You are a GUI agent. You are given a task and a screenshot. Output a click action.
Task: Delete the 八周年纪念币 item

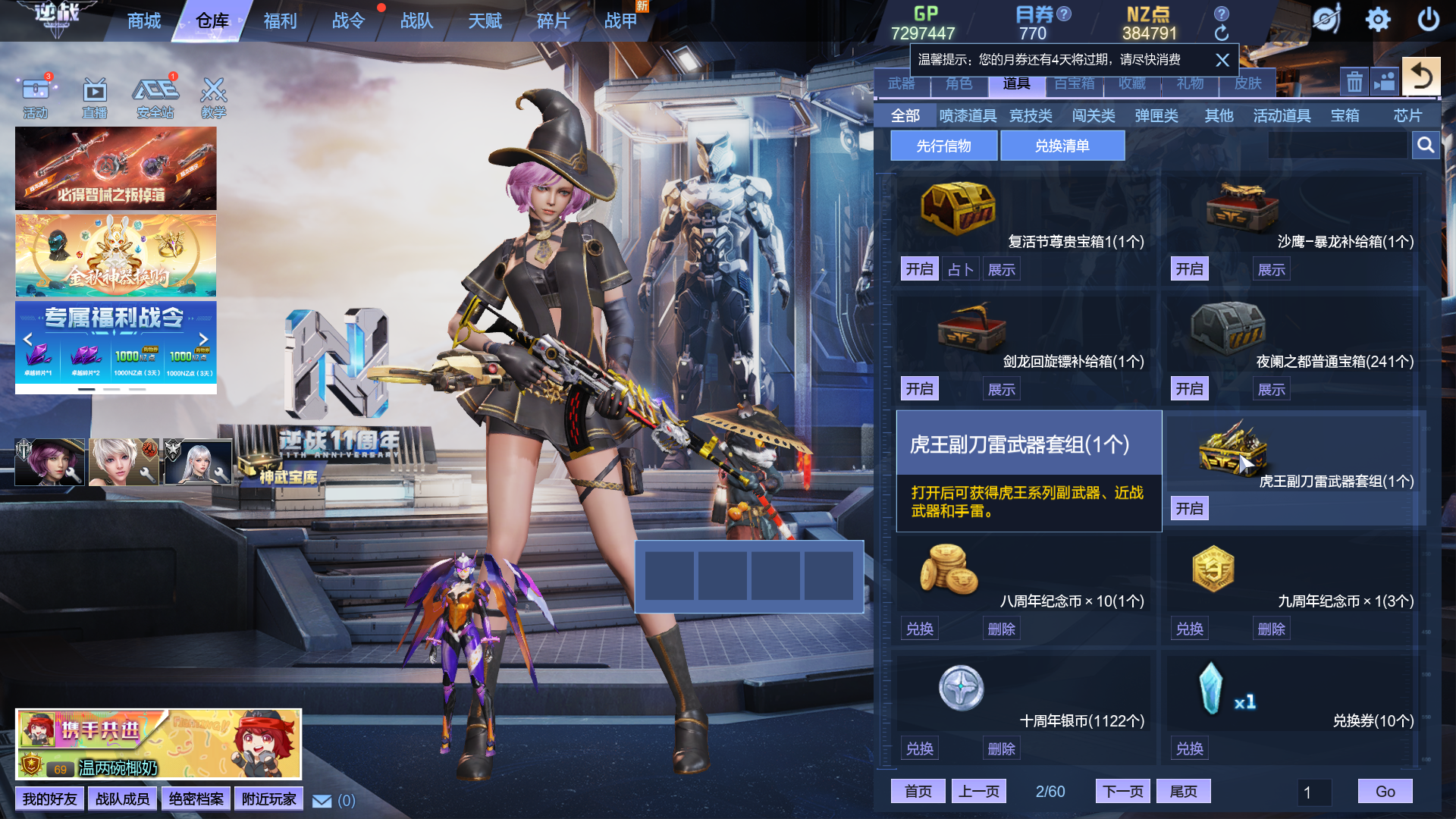[x=1001, y=629]
